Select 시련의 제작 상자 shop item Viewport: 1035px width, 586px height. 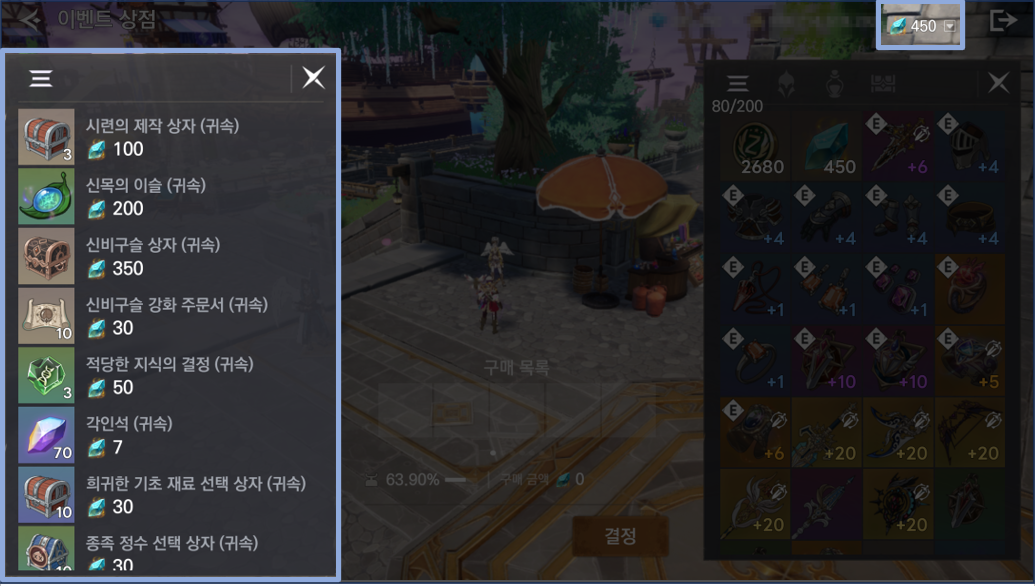coord(170,137)
